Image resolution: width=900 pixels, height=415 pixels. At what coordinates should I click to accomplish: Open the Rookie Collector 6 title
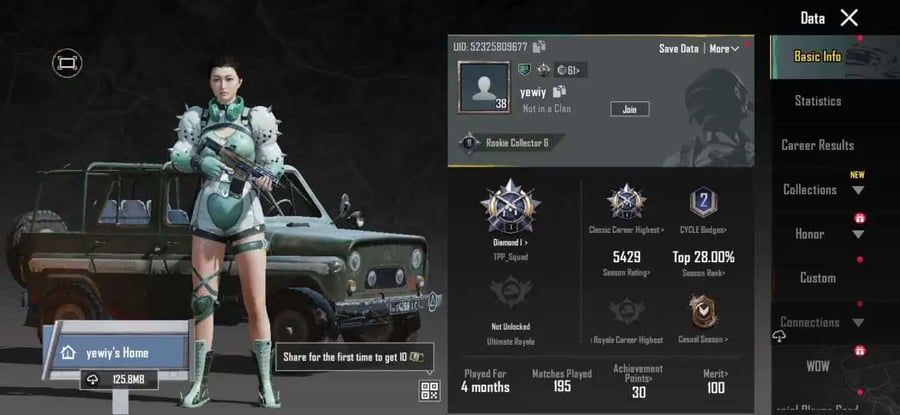coord(508,143)
